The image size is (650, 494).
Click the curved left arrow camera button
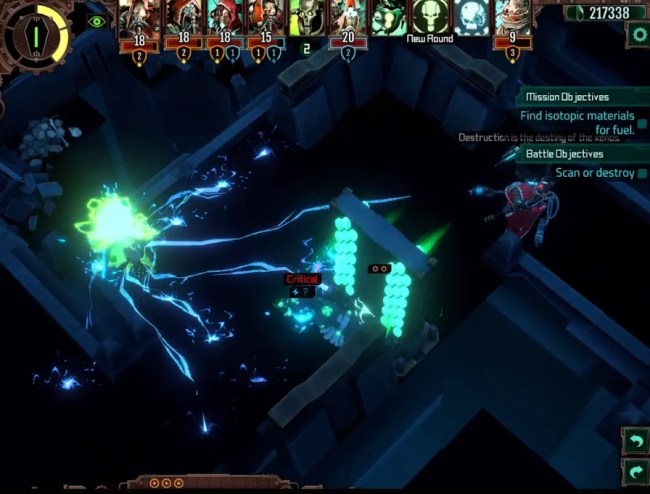635,440
